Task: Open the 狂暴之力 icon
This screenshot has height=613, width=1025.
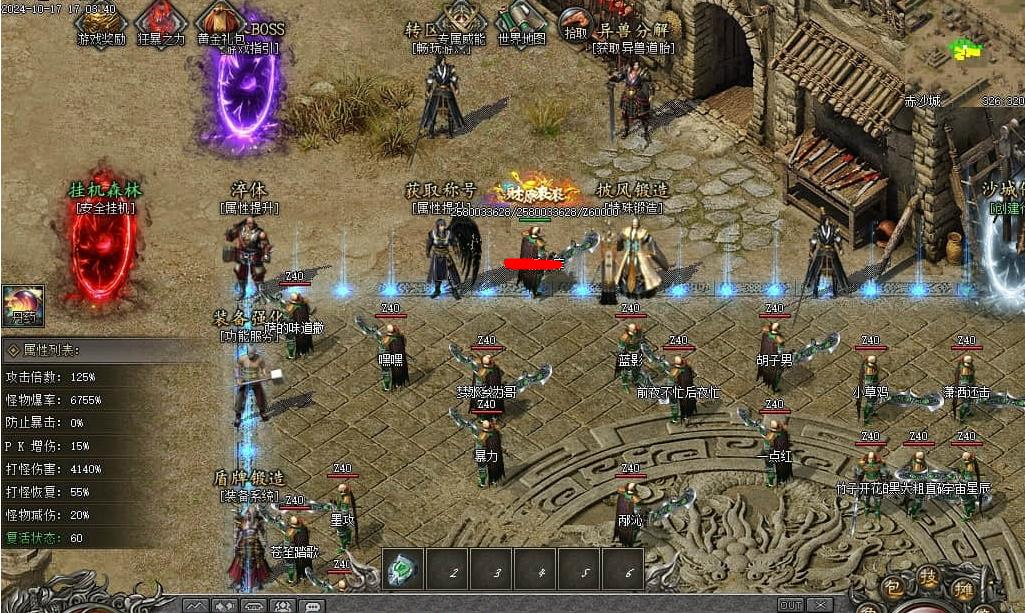Action: coord(160,20)
